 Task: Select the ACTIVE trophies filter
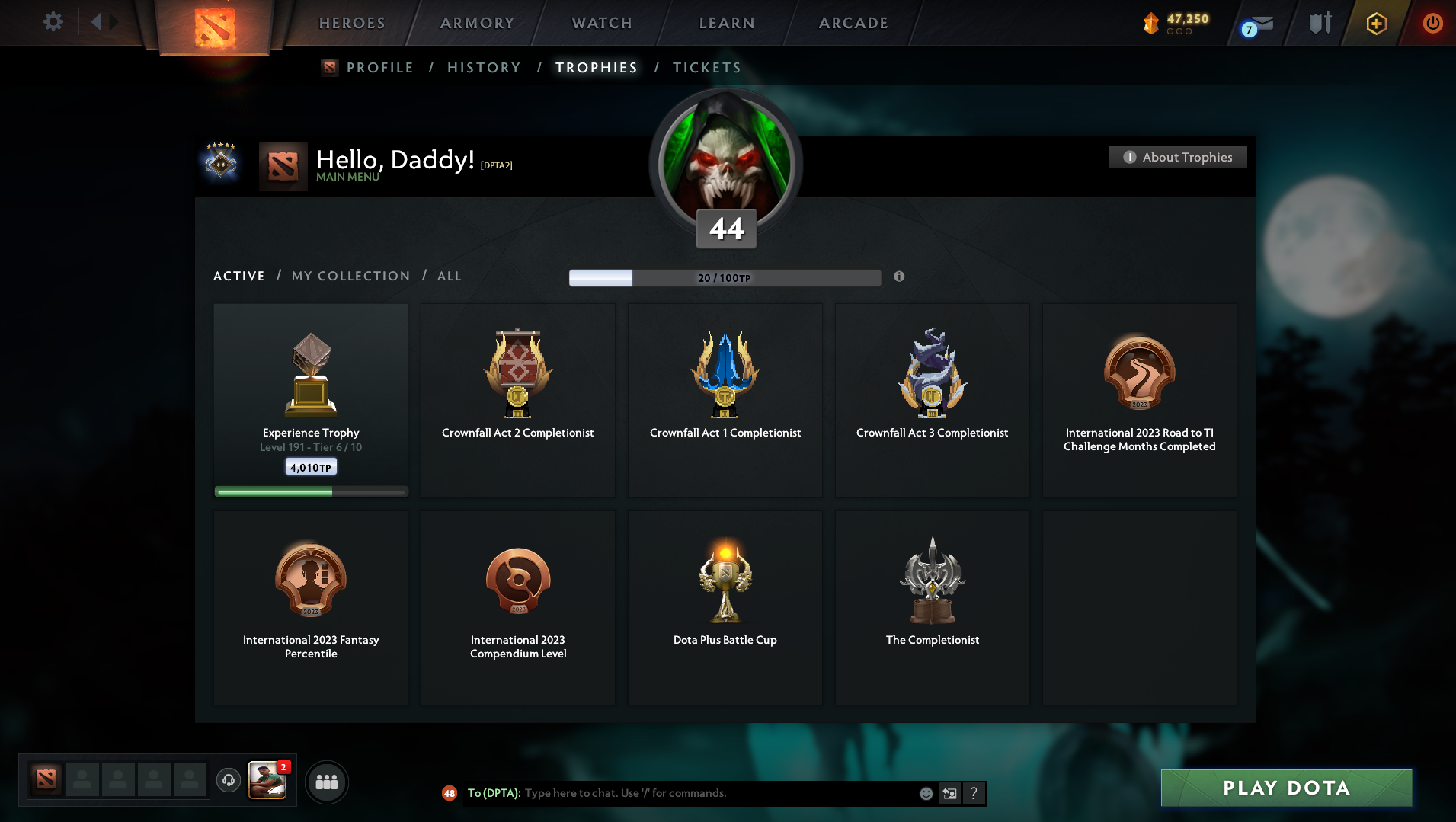tap(238, 276)
